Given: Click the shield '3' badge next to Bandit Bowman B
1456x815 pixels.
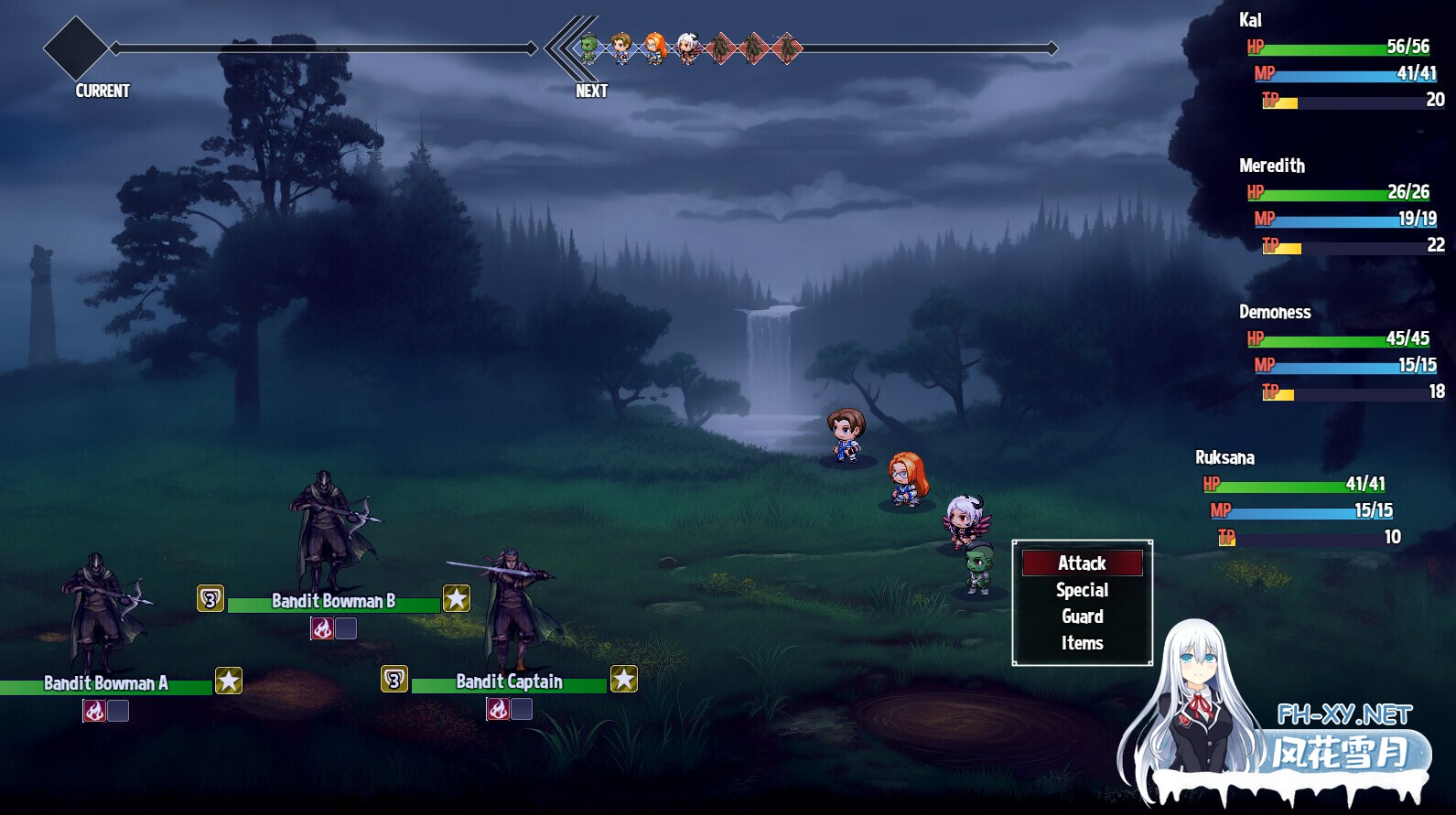Looking at the screenshot, I should pyautogui.click(x=209, y=599).
